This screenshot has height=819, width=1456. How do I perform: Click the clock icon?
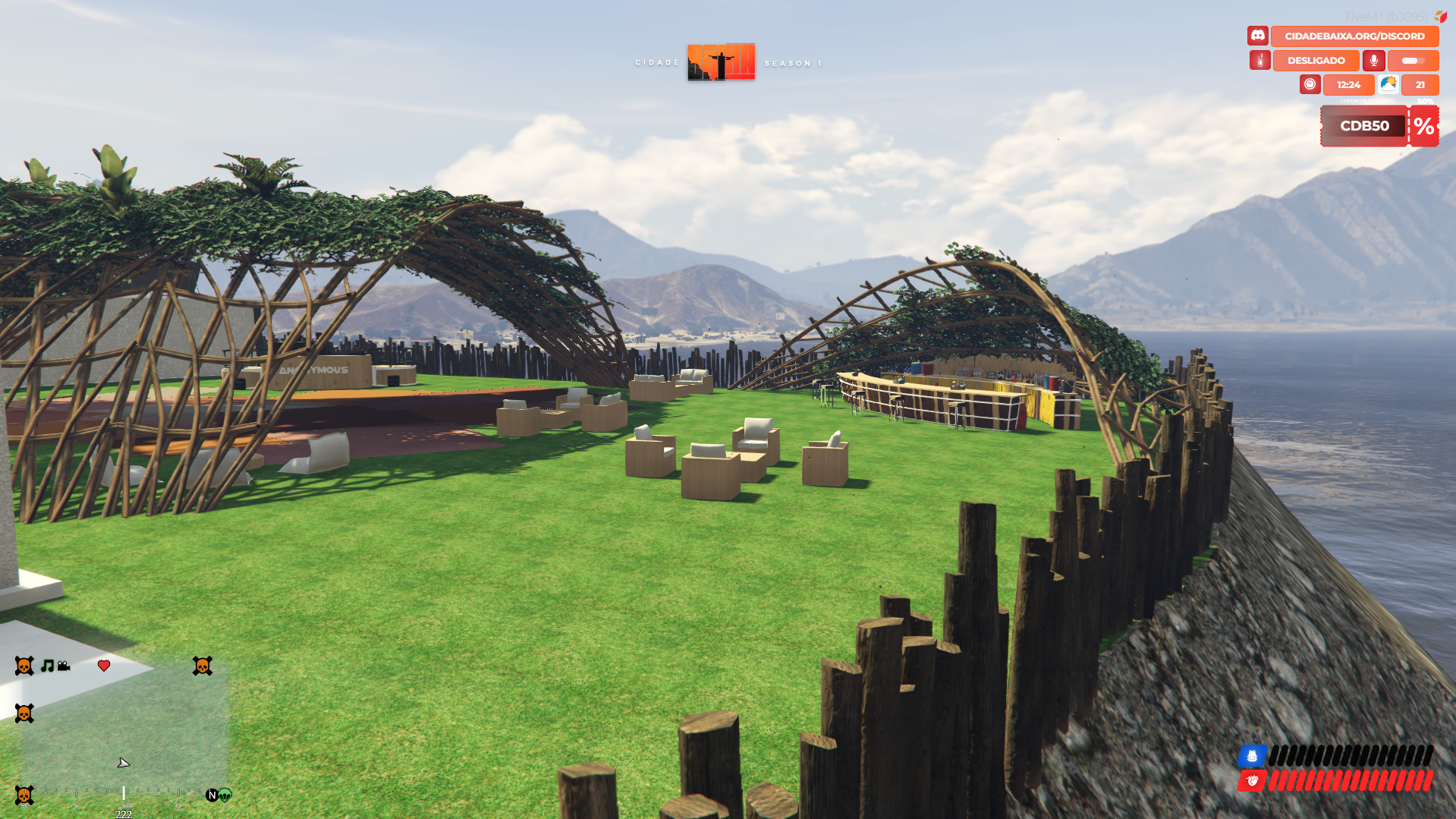[1310, 84]
